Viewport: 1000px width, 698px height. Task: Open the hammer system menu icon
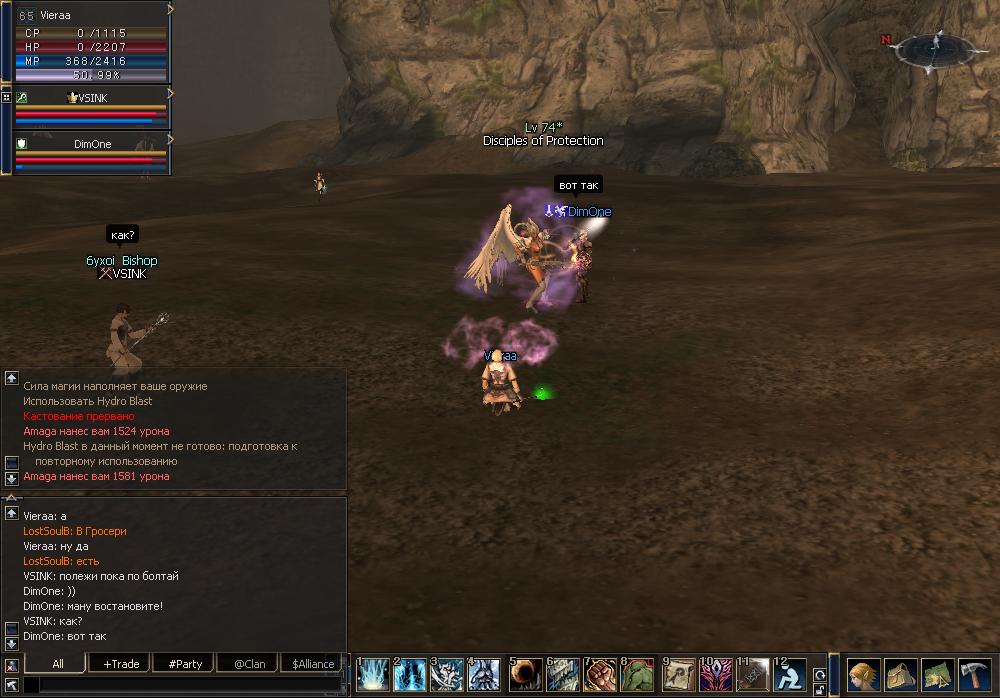pos(973,673)
